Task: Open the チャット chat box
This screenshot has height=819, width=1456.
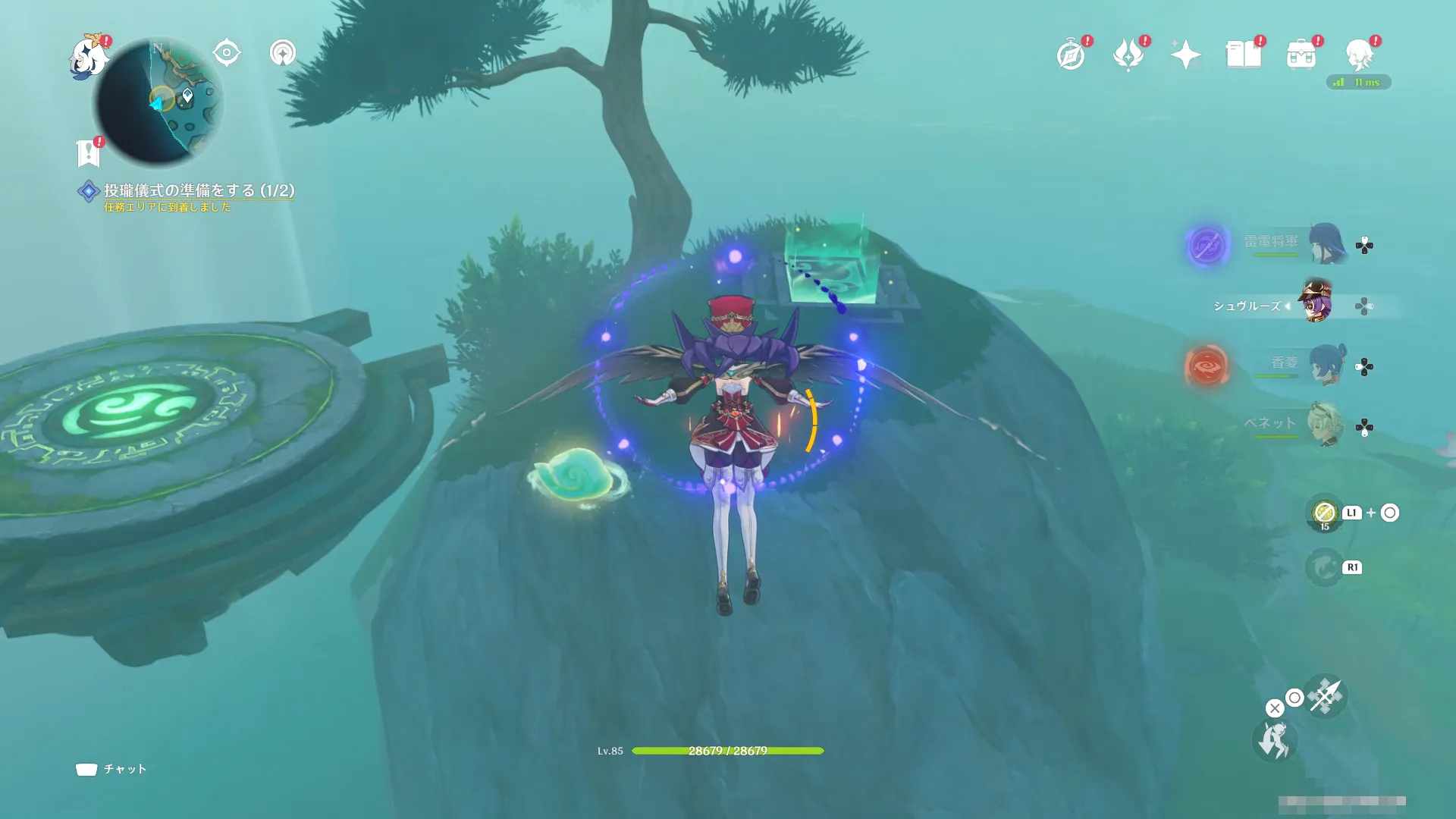Action: pyautogui.click(x=111, y=769)
